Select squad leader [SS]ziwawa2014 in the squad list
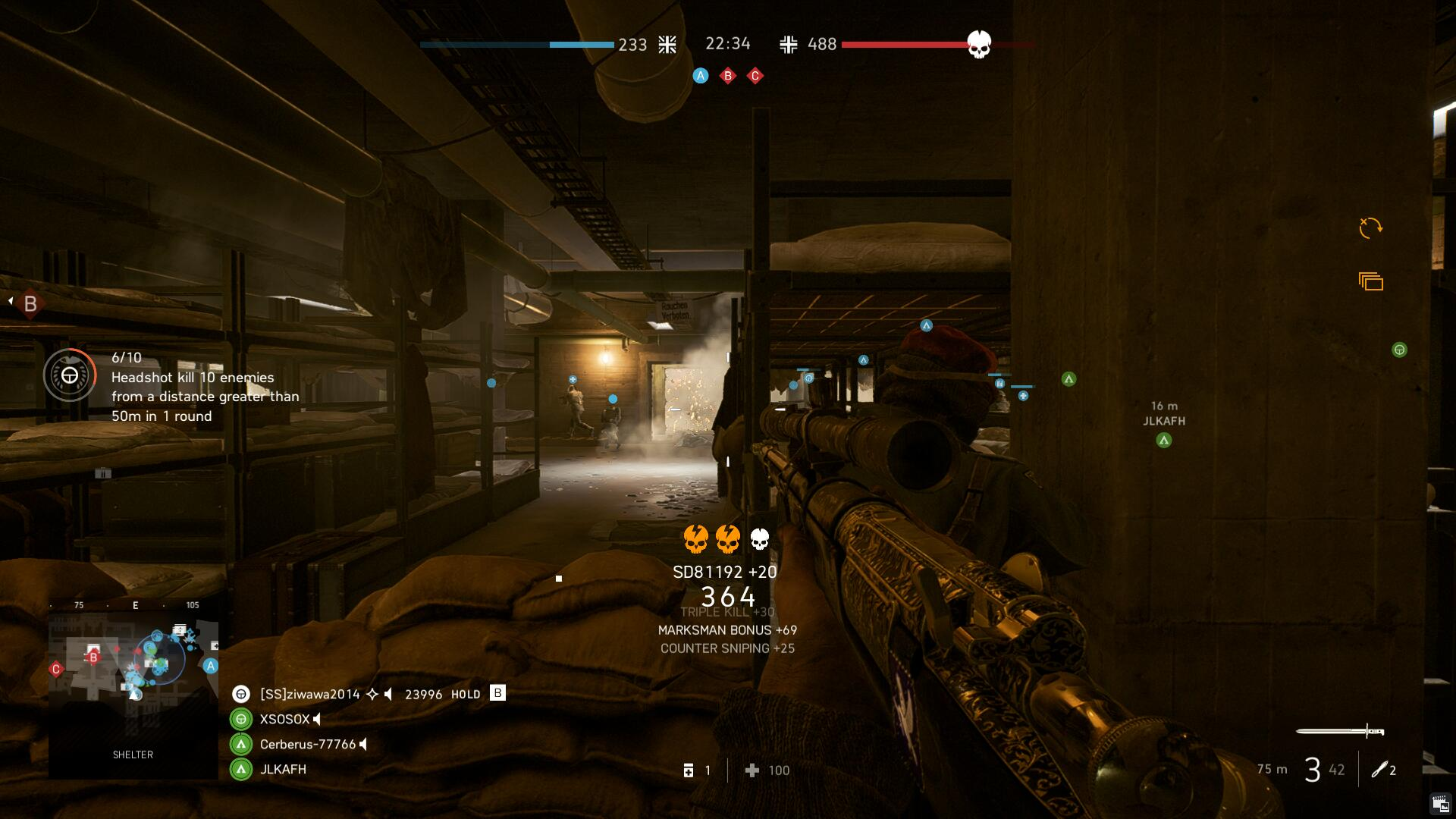This screenshot has height=819, width=1456. [x=309, y=694]
